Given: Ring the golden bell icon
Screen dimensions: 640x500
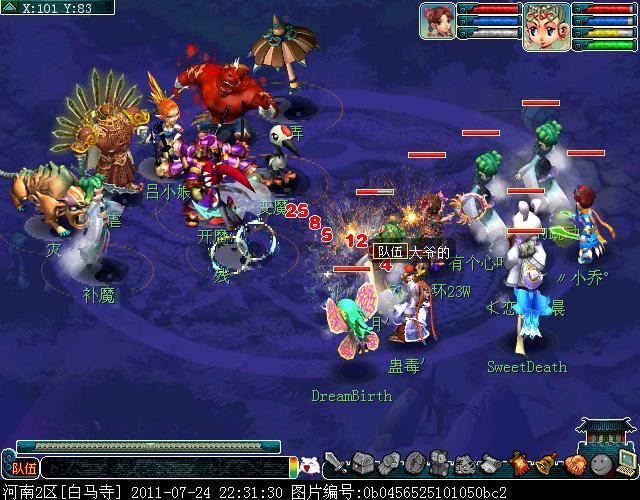Looking at the screenshot, I should tap(545, 464).
